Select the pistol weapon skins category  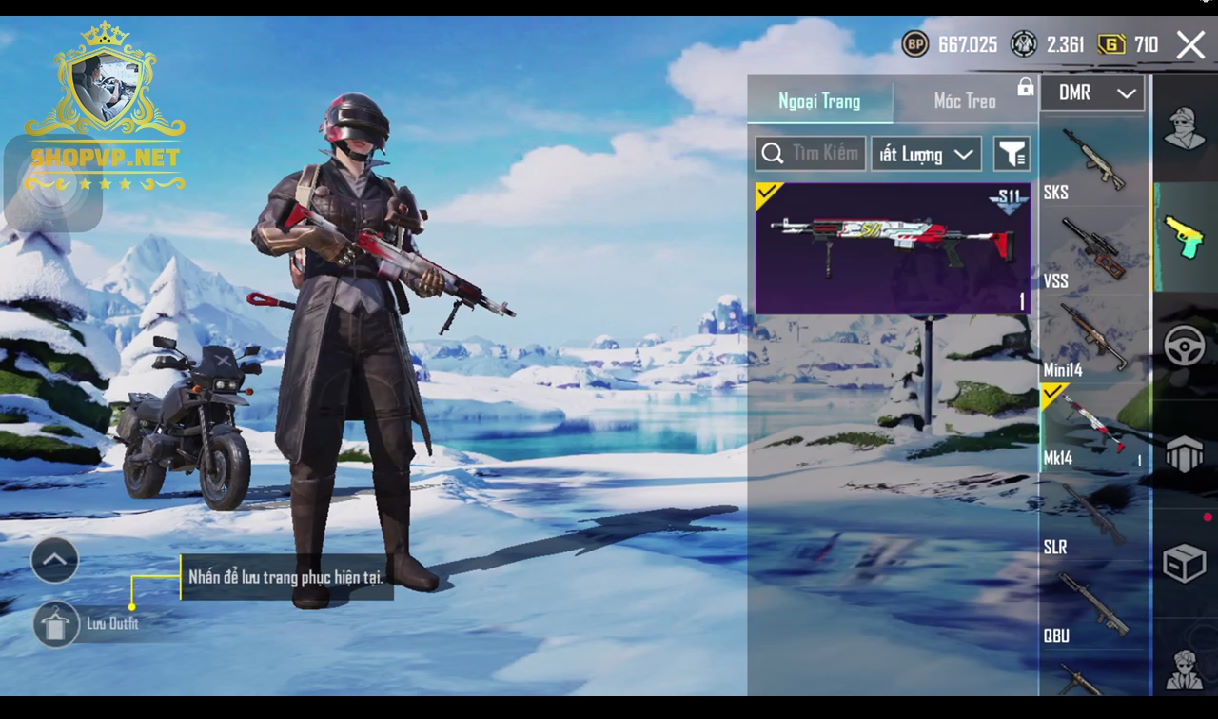coord(1185,237)
